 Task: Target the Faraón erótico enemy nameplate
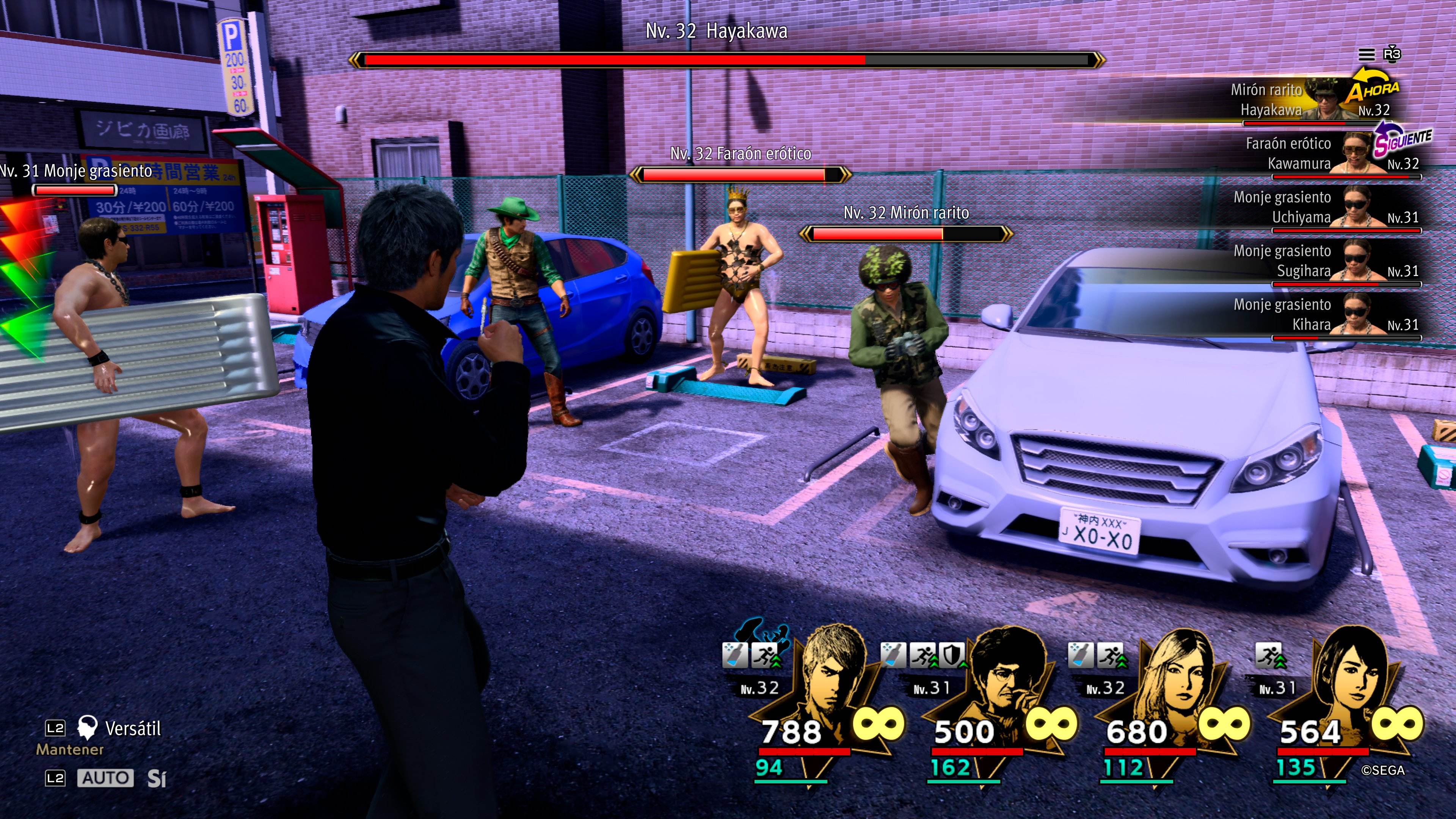click(x=741, y=154)
